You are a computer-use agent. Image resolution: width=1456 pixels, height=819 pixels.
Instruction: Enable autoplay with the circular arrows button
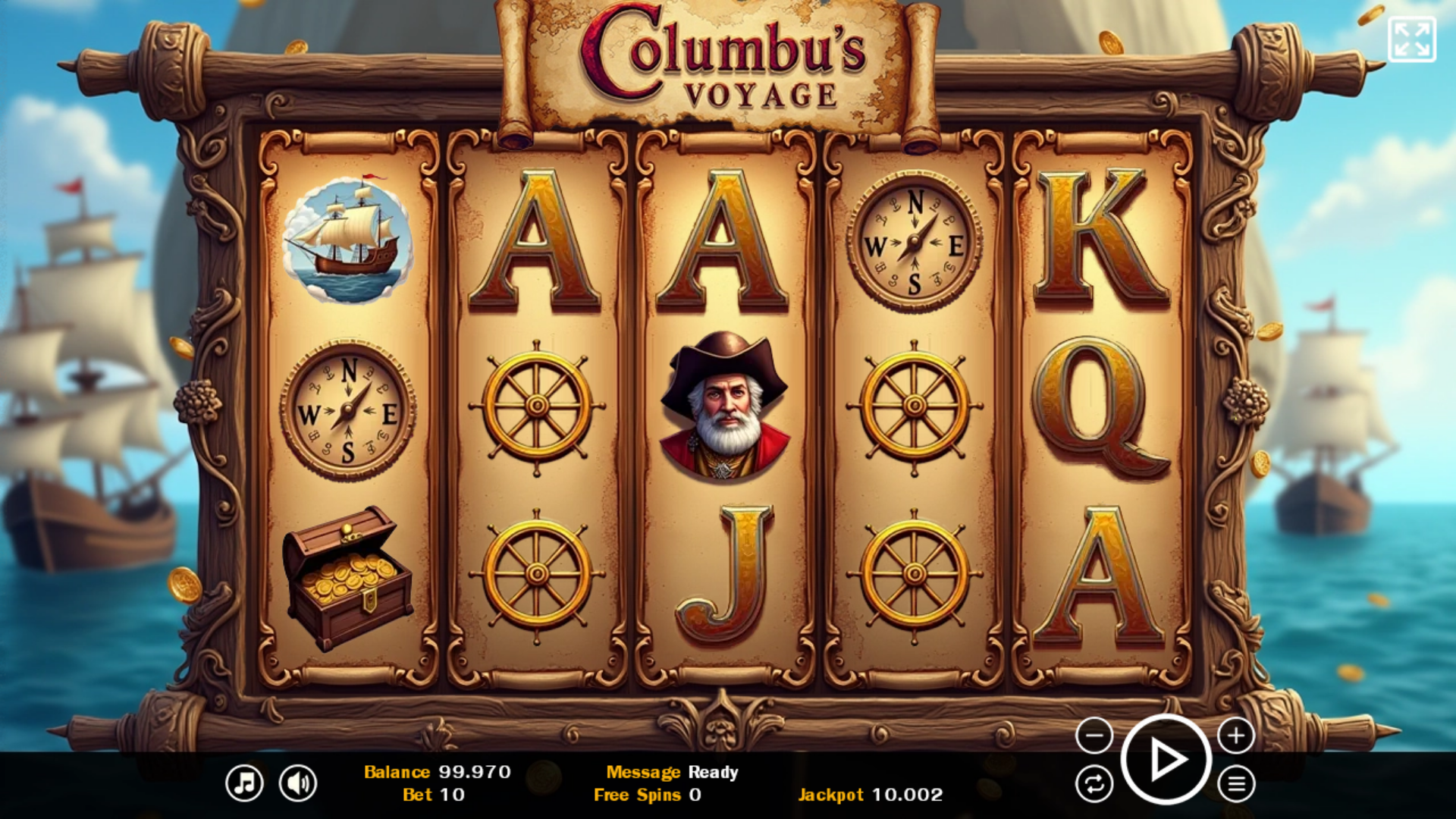(x=1094, y=783)
